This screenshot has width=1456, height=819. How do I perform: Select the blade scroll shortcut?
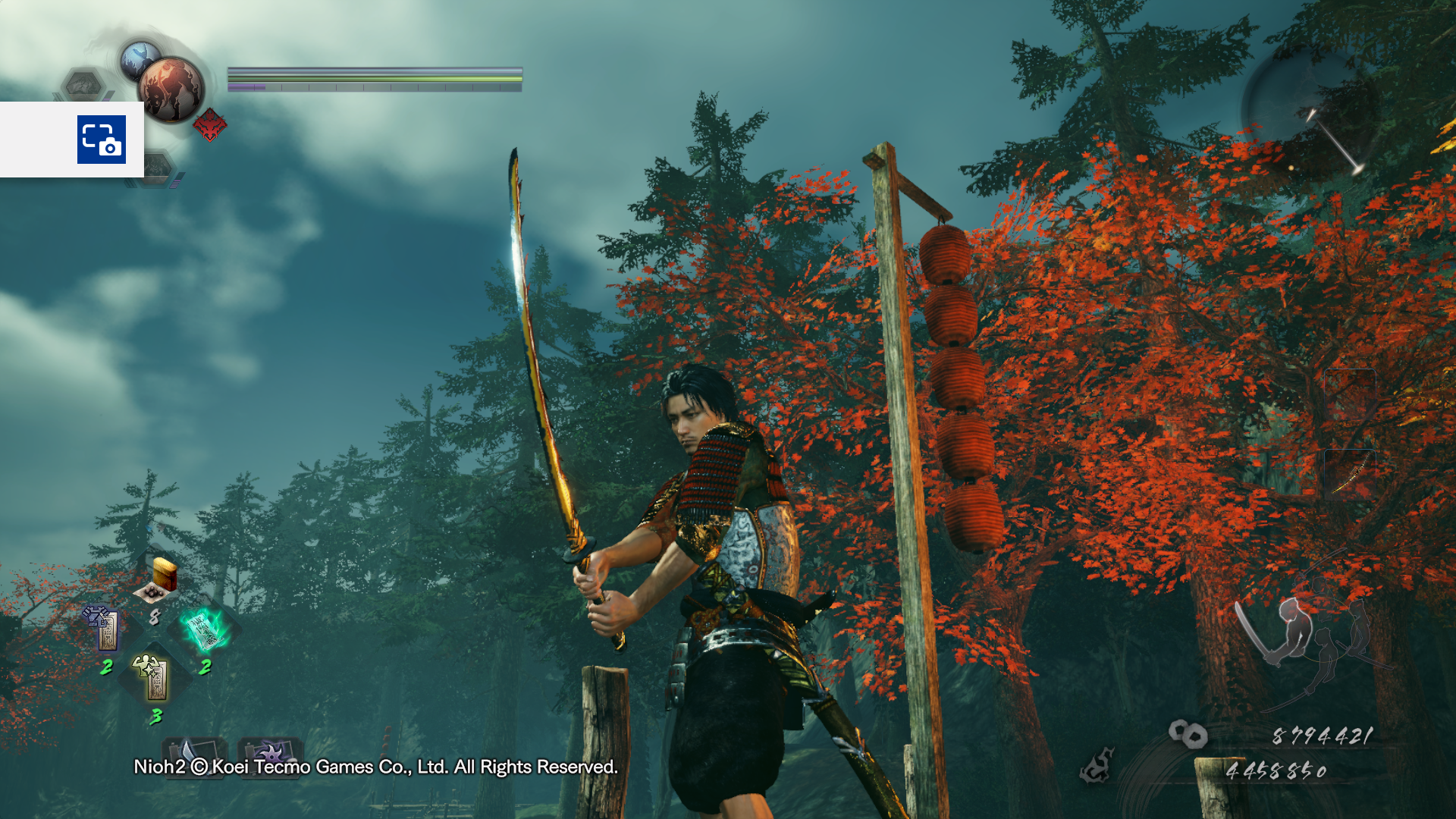coord(193,751)
